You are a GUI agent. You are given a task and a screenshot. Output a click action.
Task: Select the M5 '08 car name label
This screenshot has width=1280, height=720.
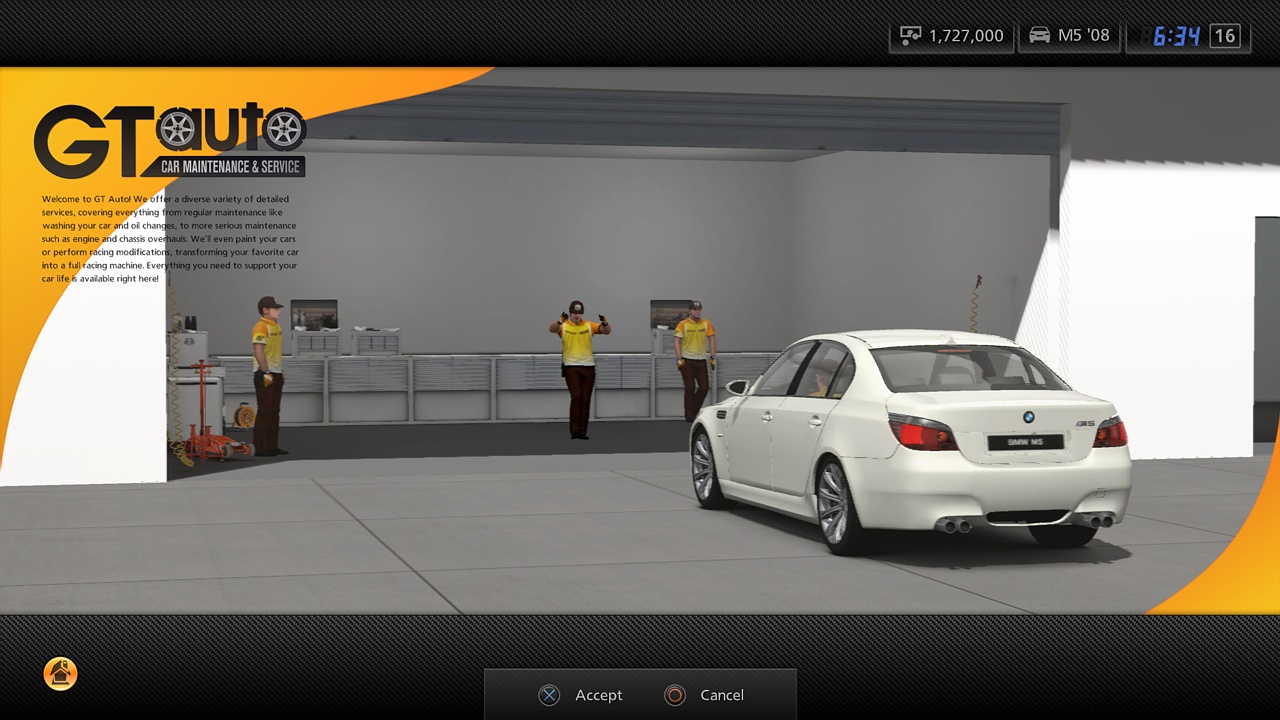tap(1085, 34)
